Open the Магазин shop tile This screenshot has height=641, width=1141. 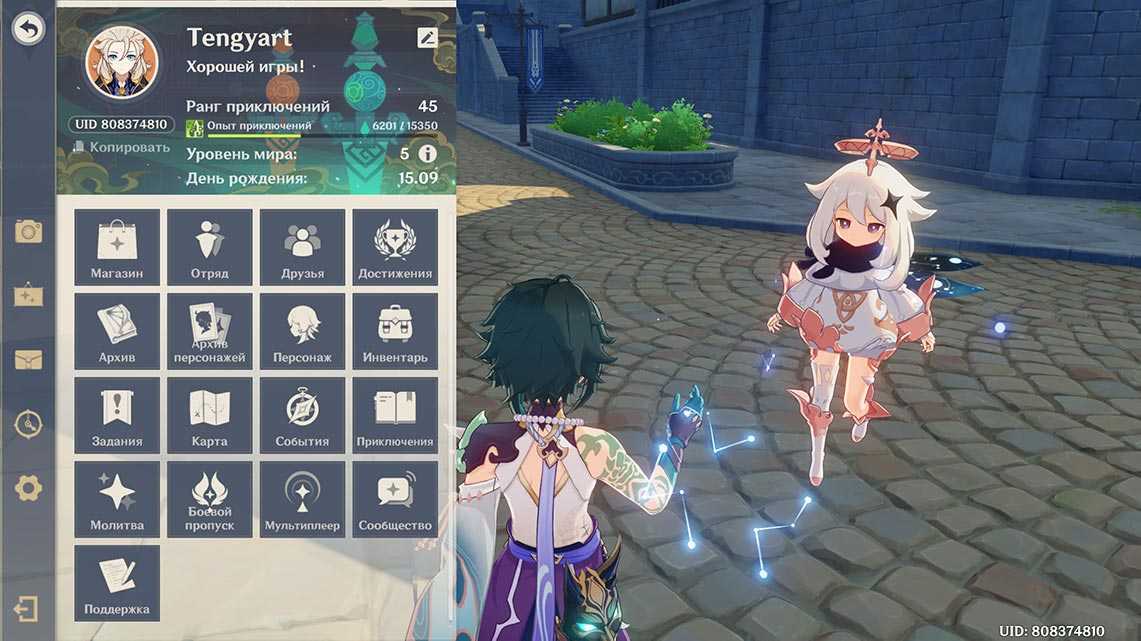[117, 247]
